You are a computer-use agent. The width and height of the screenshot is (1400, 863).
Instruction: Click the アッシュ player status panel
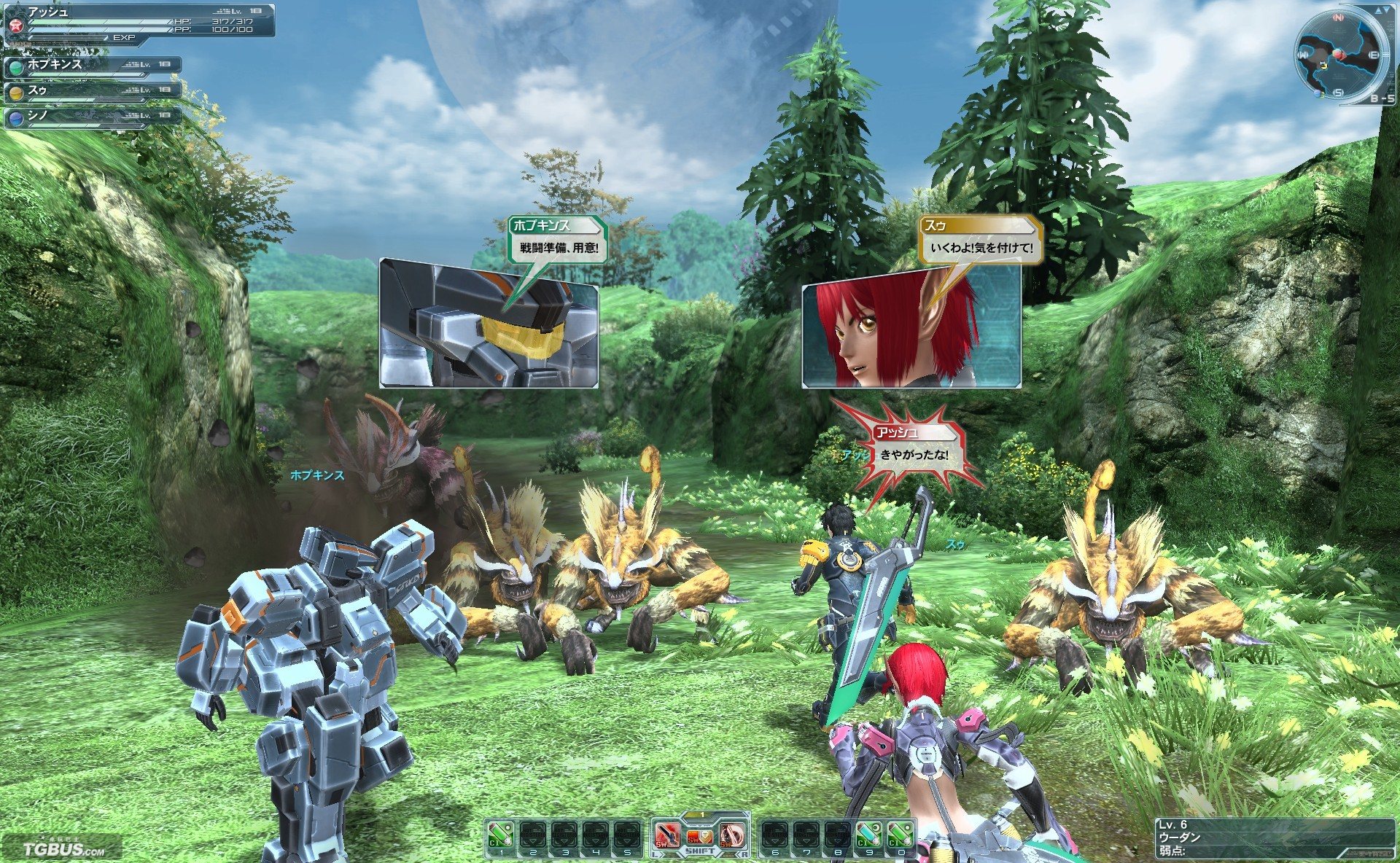(x=139, y=20)
